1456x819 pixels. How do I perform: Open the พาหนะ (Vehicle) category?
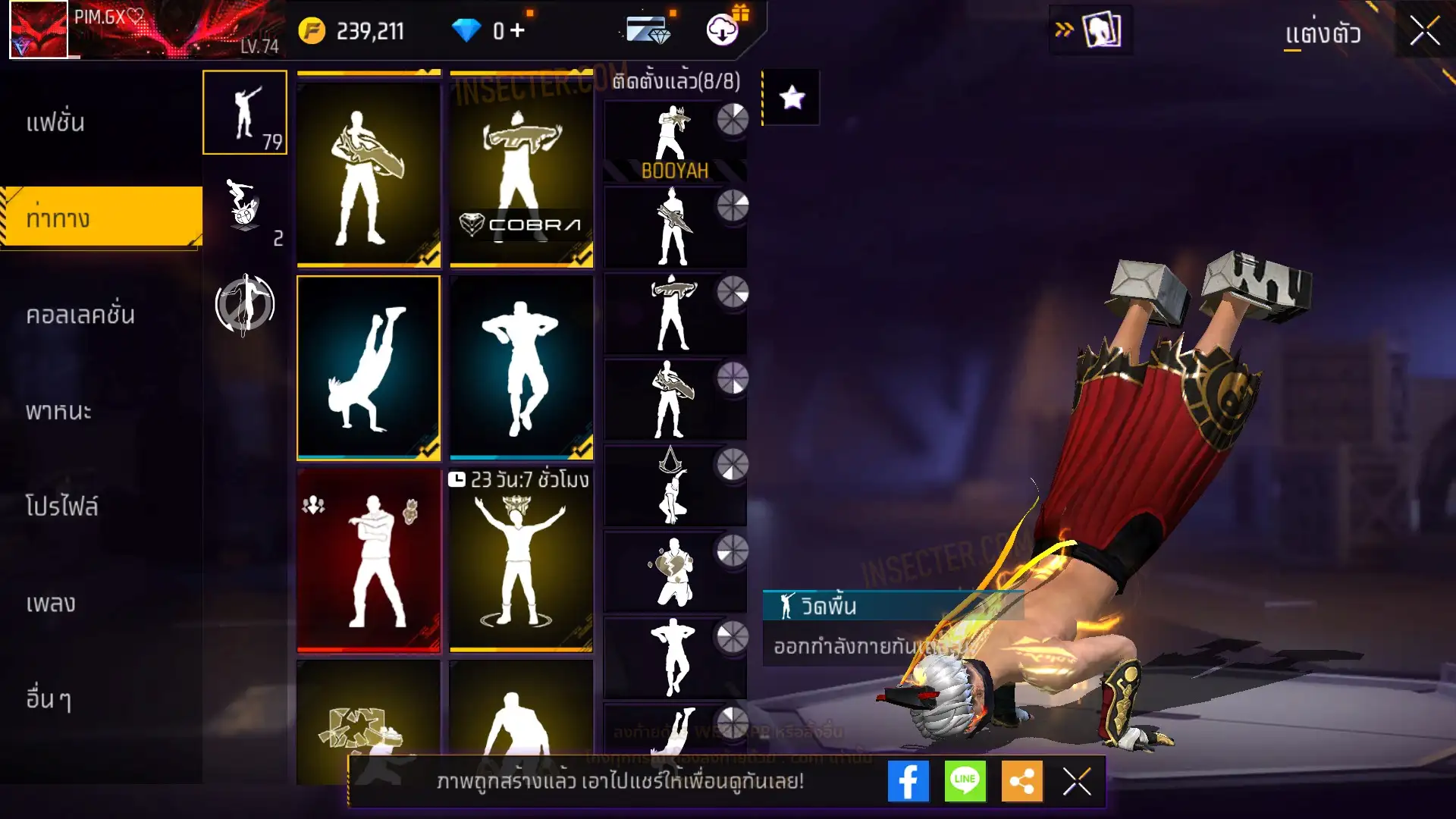coord(58,411)
